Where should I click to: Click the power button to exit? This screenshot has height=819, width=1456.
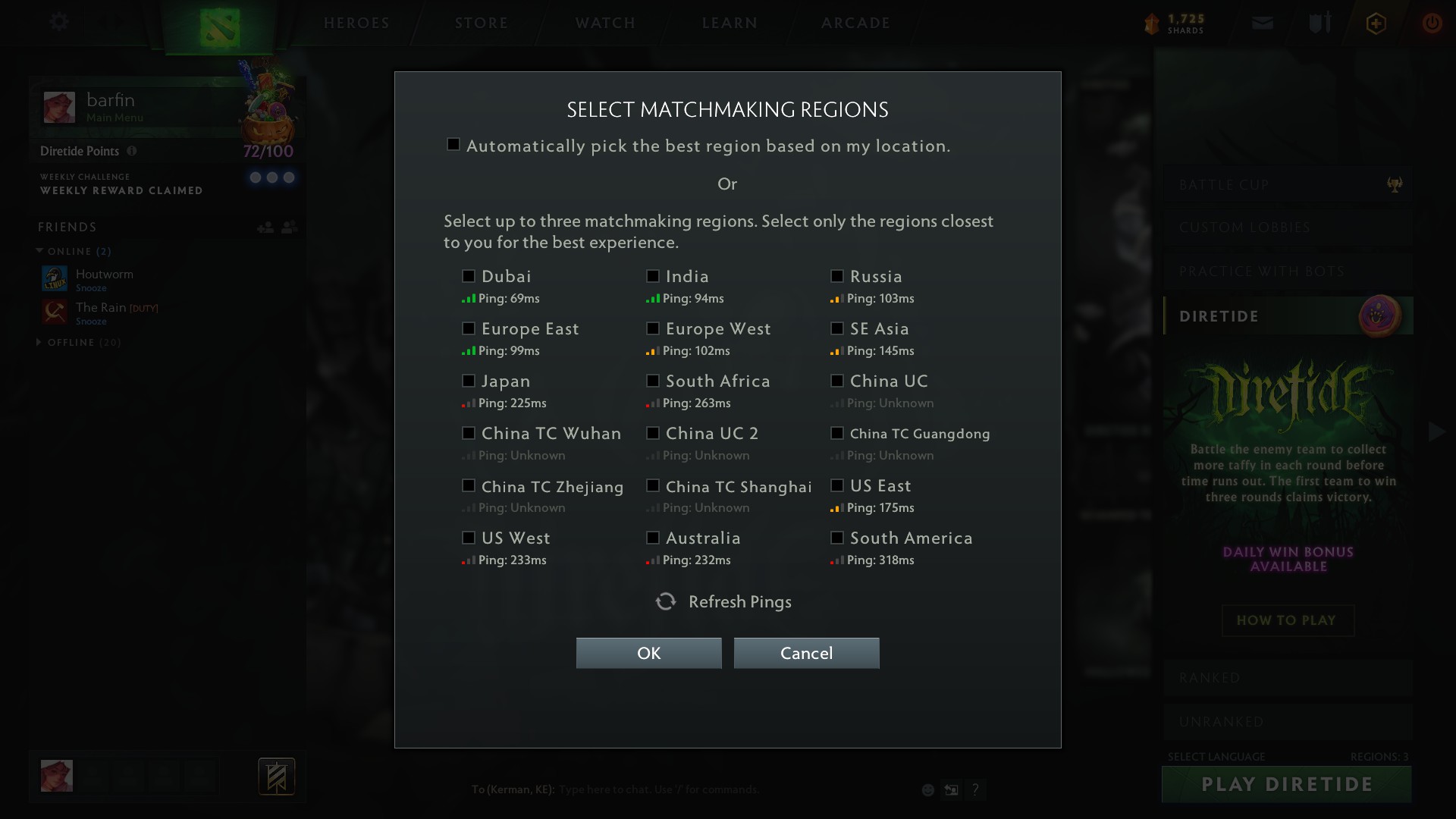coord(1433,23)
